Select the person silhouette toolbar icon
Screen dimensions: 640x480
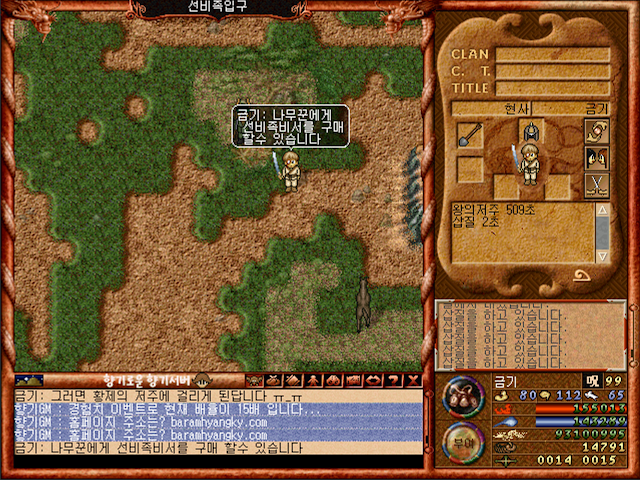click(314, 380)
